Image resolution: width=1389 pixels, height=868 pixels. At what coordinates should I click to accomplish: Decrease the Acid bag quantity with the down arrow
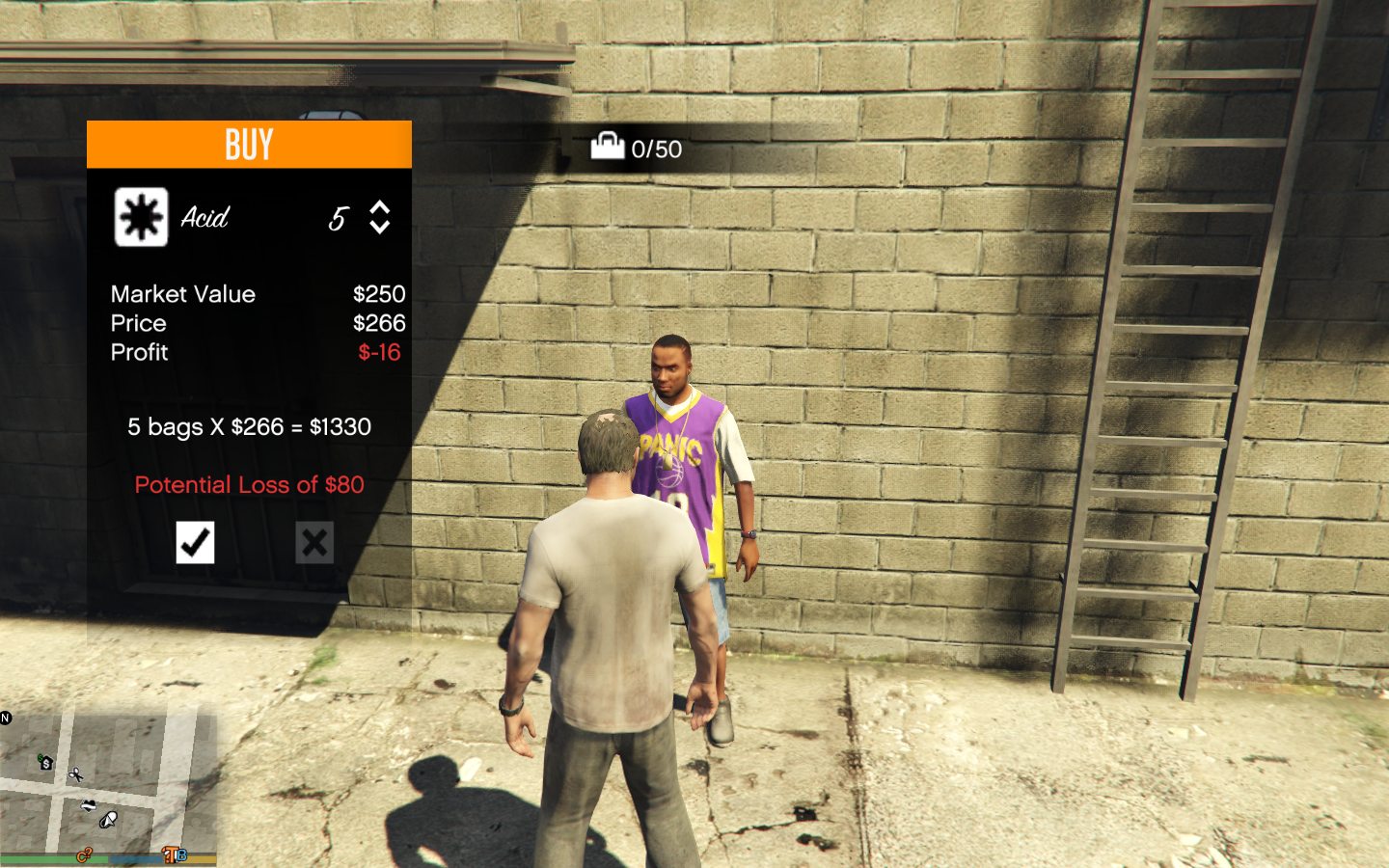pyautogui.click(x=380, y=228)
